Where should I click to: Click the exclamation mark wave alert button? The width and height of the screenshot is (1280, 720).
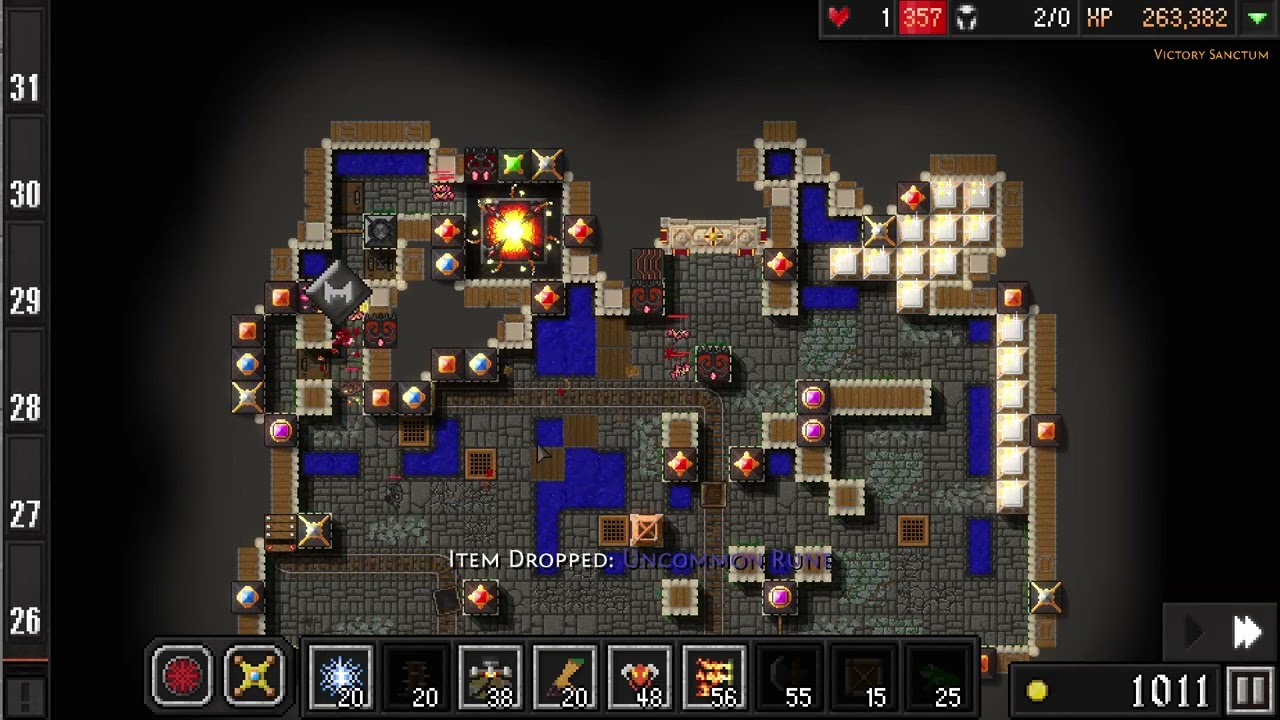(24, 692)
